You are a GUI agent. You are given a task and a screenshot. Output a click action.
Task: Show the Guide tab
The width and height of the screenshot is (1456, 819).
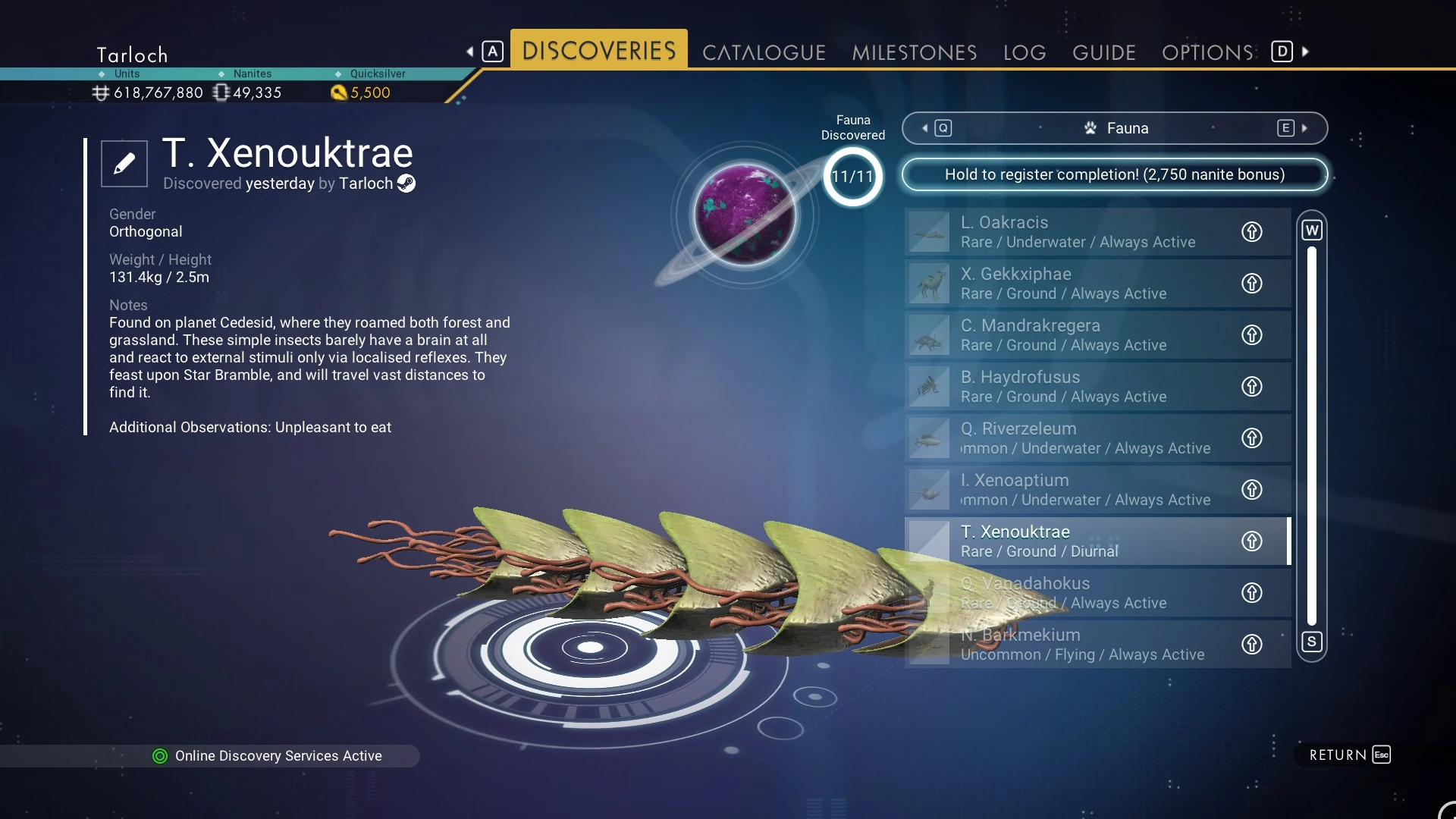pyautogui.click(x=1103, y=52)
